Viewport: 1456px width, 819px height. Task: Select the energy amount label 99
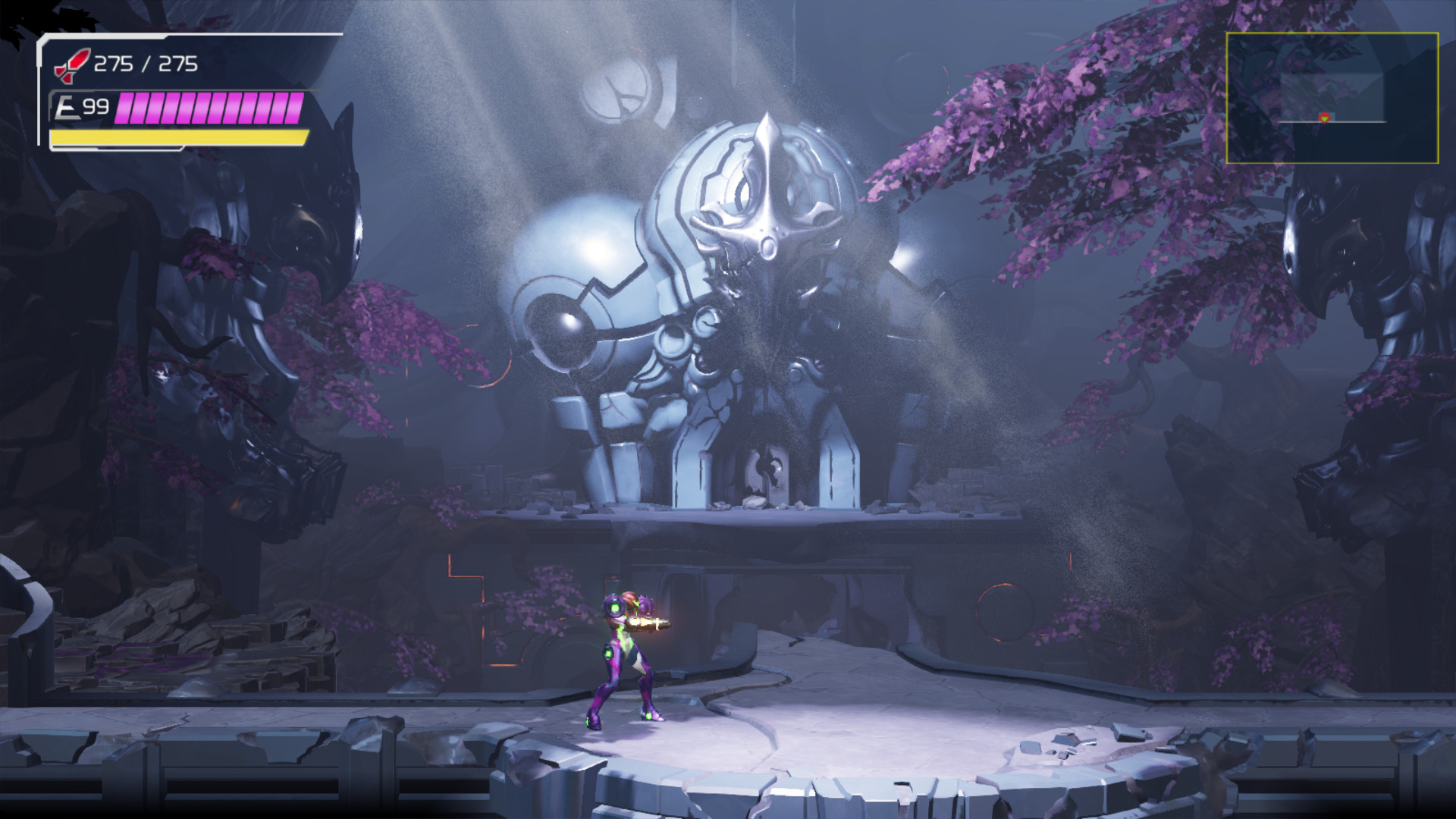coord(97,106)
